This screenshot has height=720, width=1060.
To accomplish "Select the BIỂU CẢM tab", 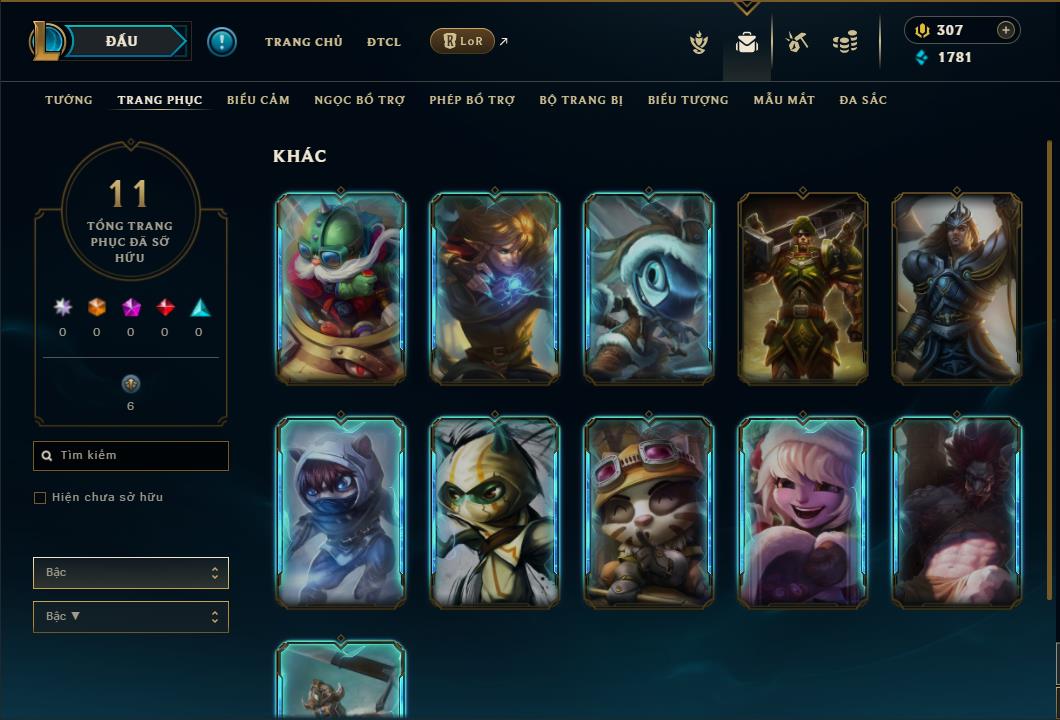I will pos(258,100).
